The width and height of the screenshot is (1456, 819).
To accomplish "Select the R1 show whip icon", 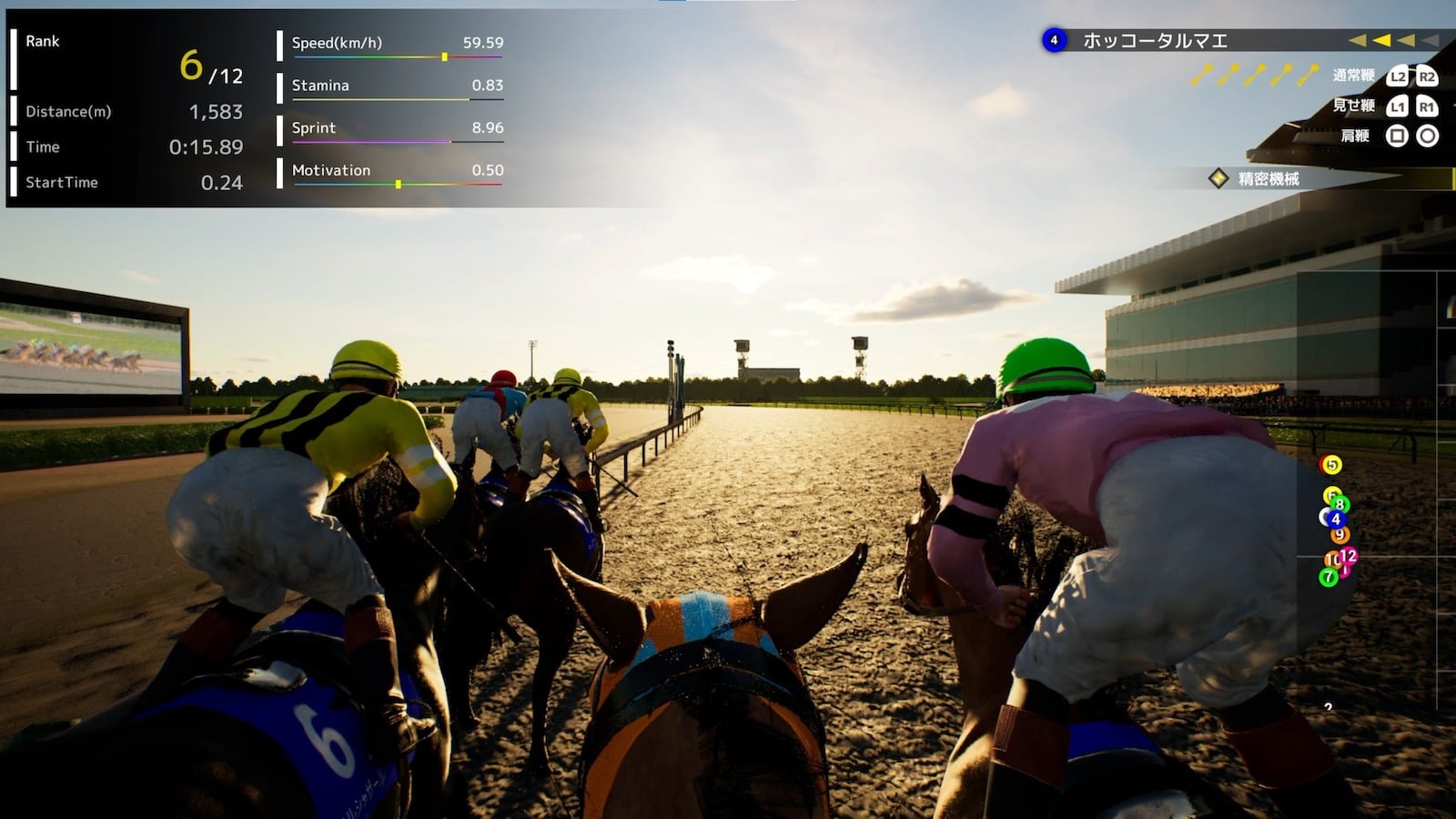I will [x=1427, y=107].
